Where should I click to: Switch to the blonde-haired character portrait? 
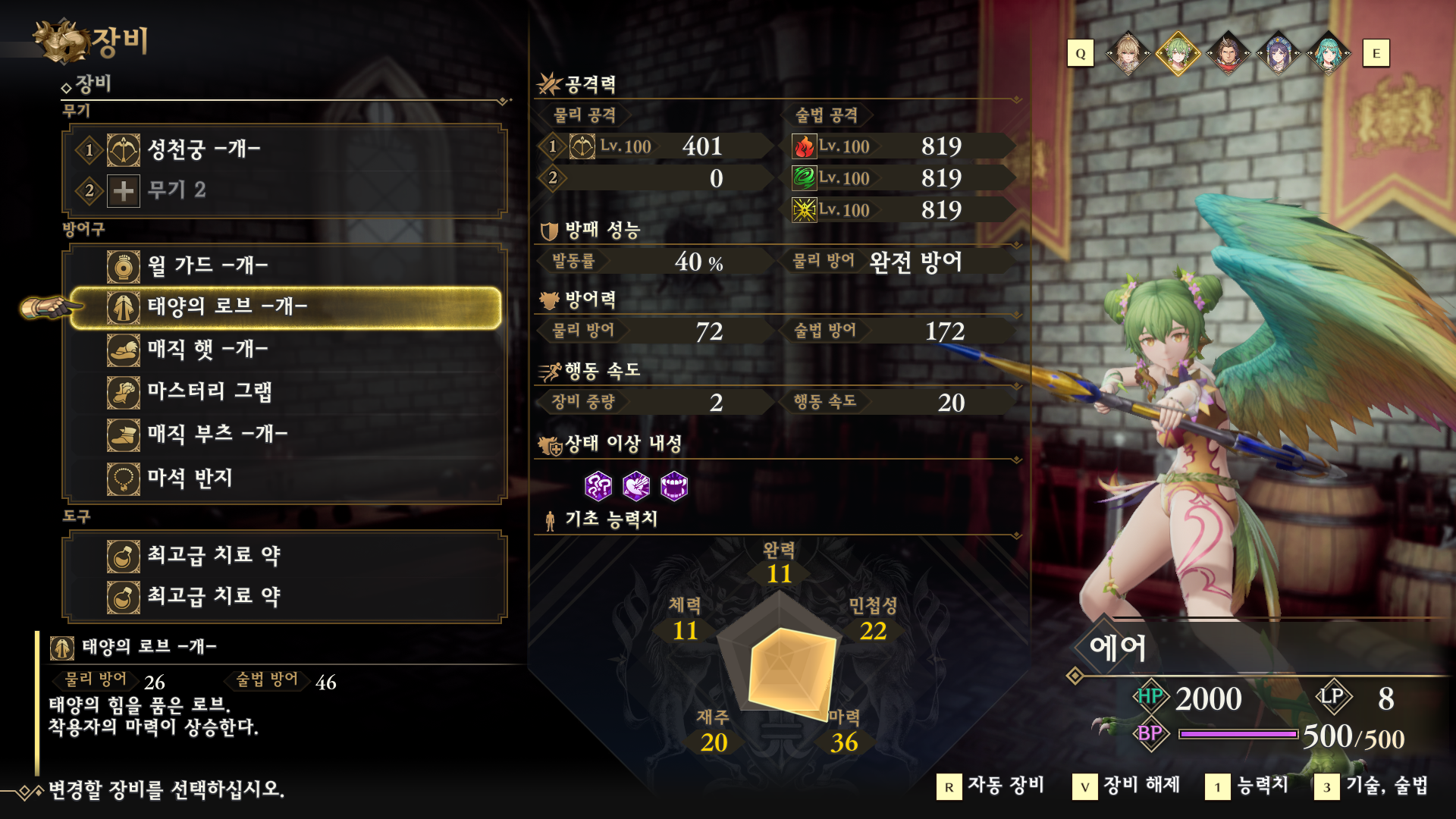1128,54
